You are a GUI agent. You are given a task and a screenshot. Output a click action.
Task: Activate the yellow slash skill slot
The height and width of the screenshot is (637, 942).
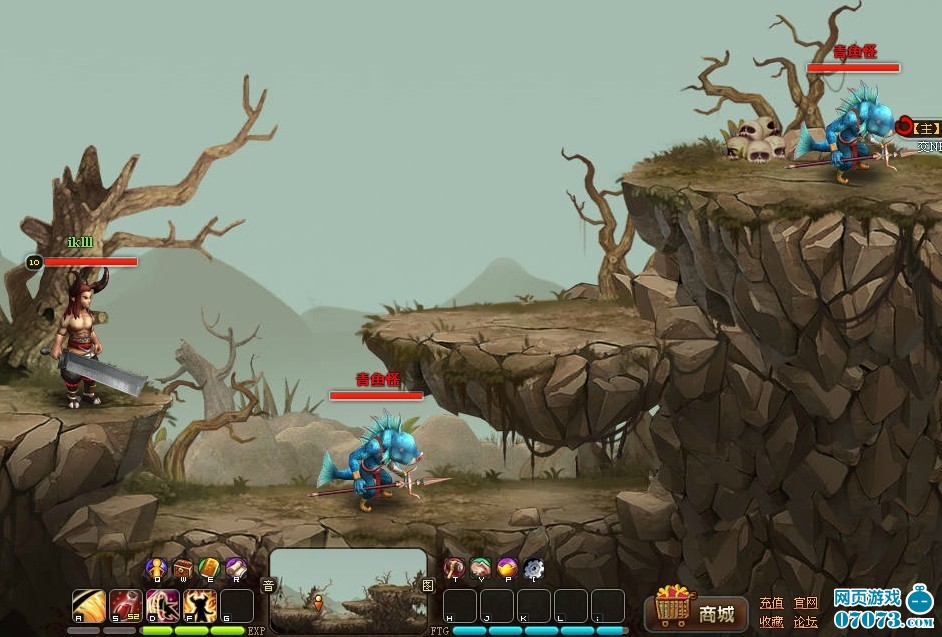(89, 606)
